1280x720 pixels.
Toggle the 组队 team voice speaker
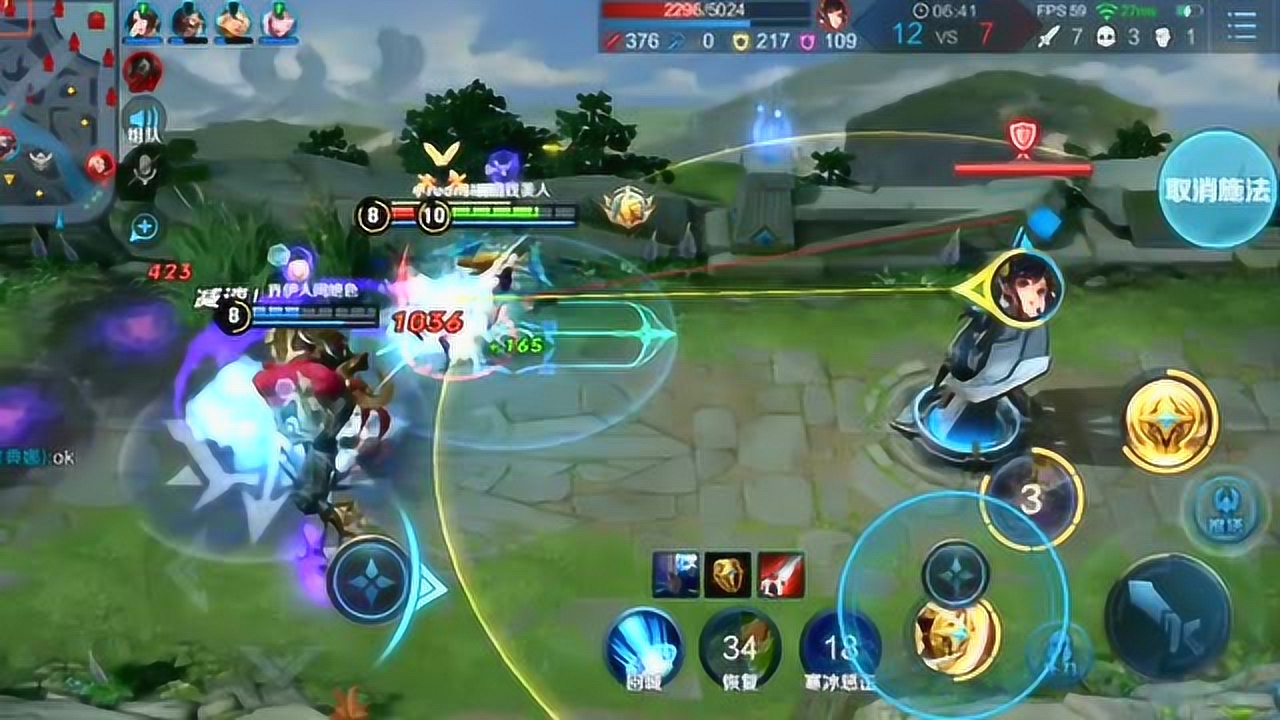pos(142,125)
